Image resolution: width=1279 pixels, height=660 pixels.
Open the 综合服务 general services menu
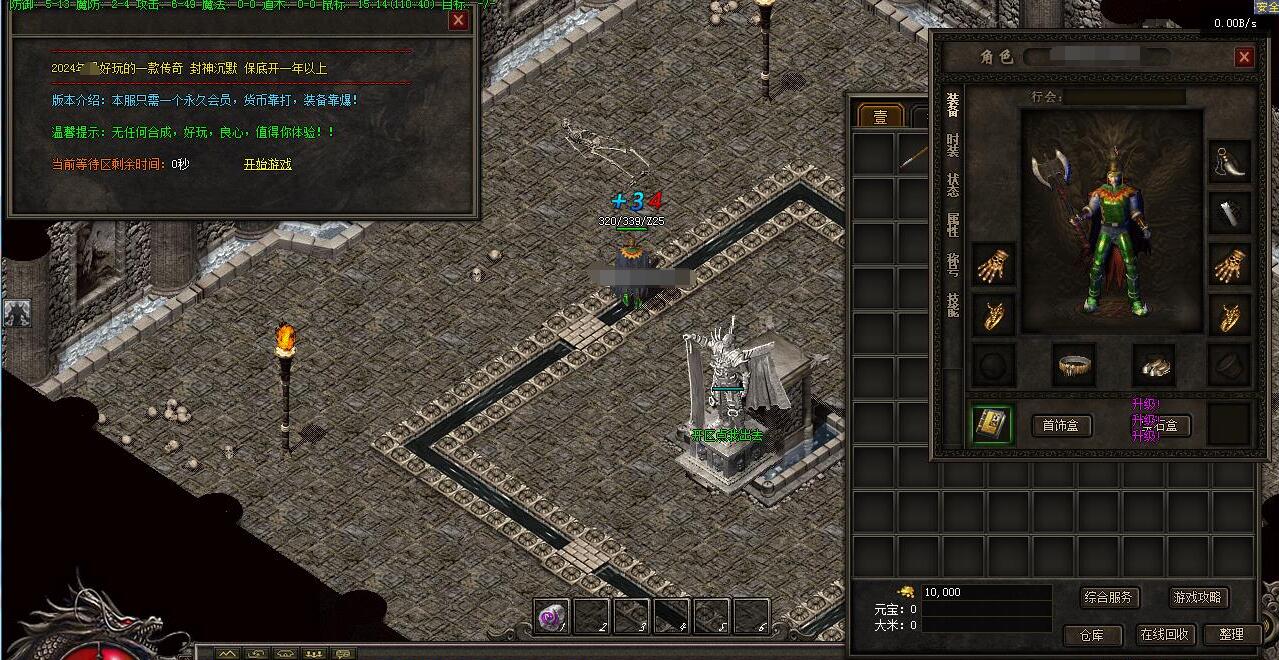click(x=1109, y=598)
